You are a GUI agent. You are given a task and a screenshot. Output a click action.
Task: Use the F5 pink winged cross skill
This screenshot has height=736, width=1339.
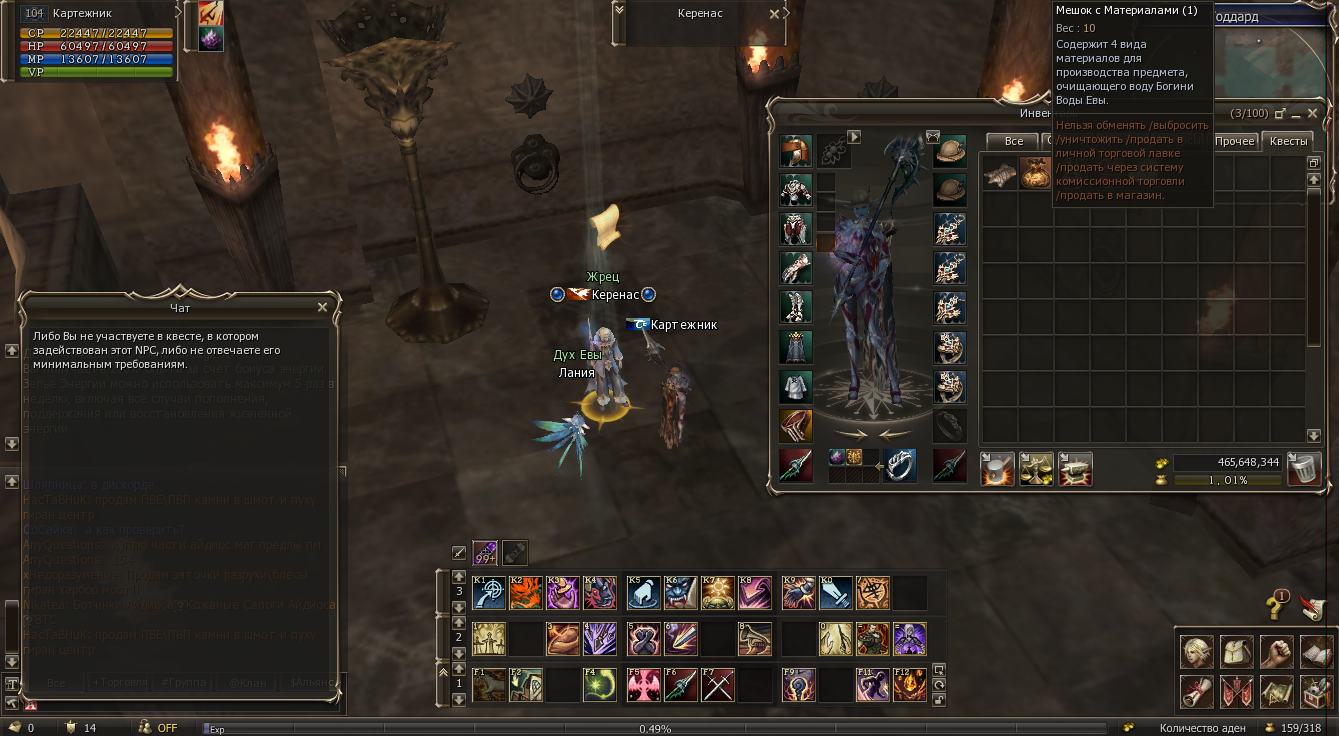point(642,685)
